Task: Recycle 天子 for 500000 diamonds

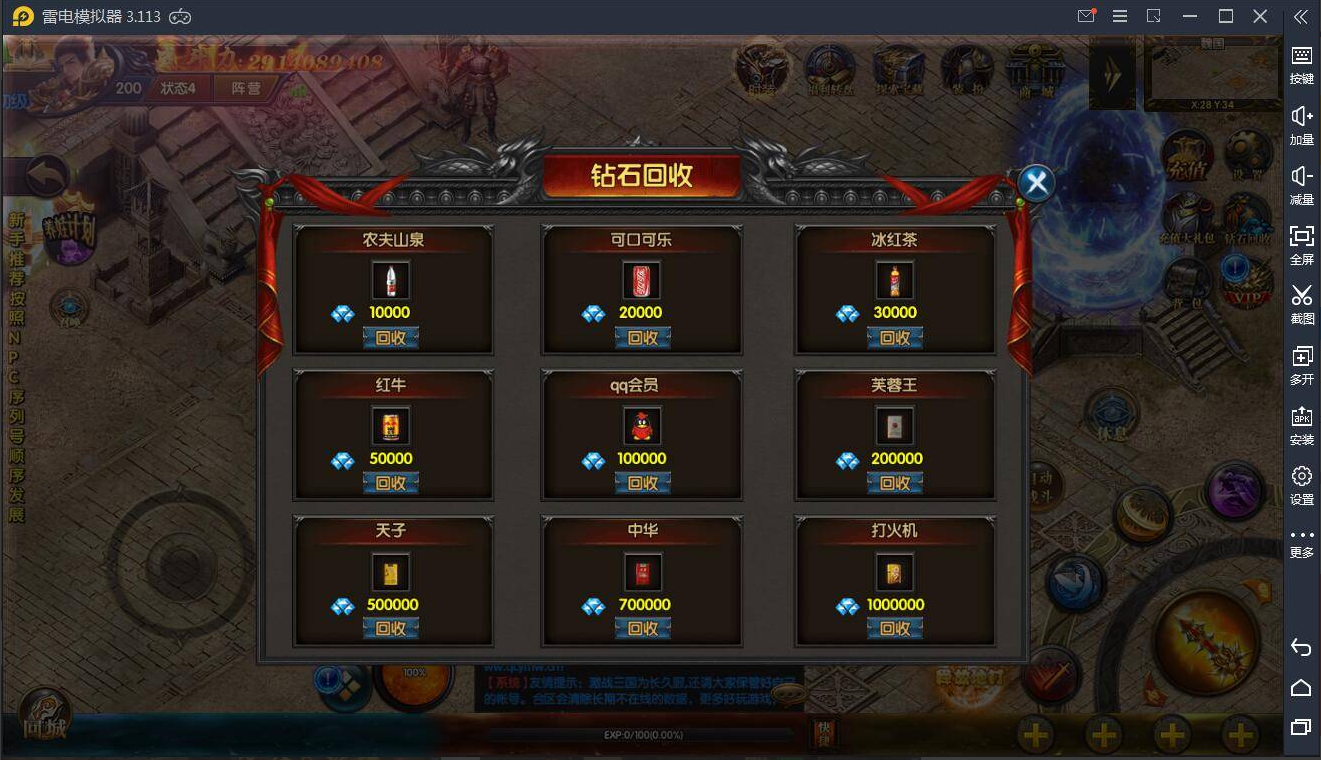Action: click(x=390, y=629)
